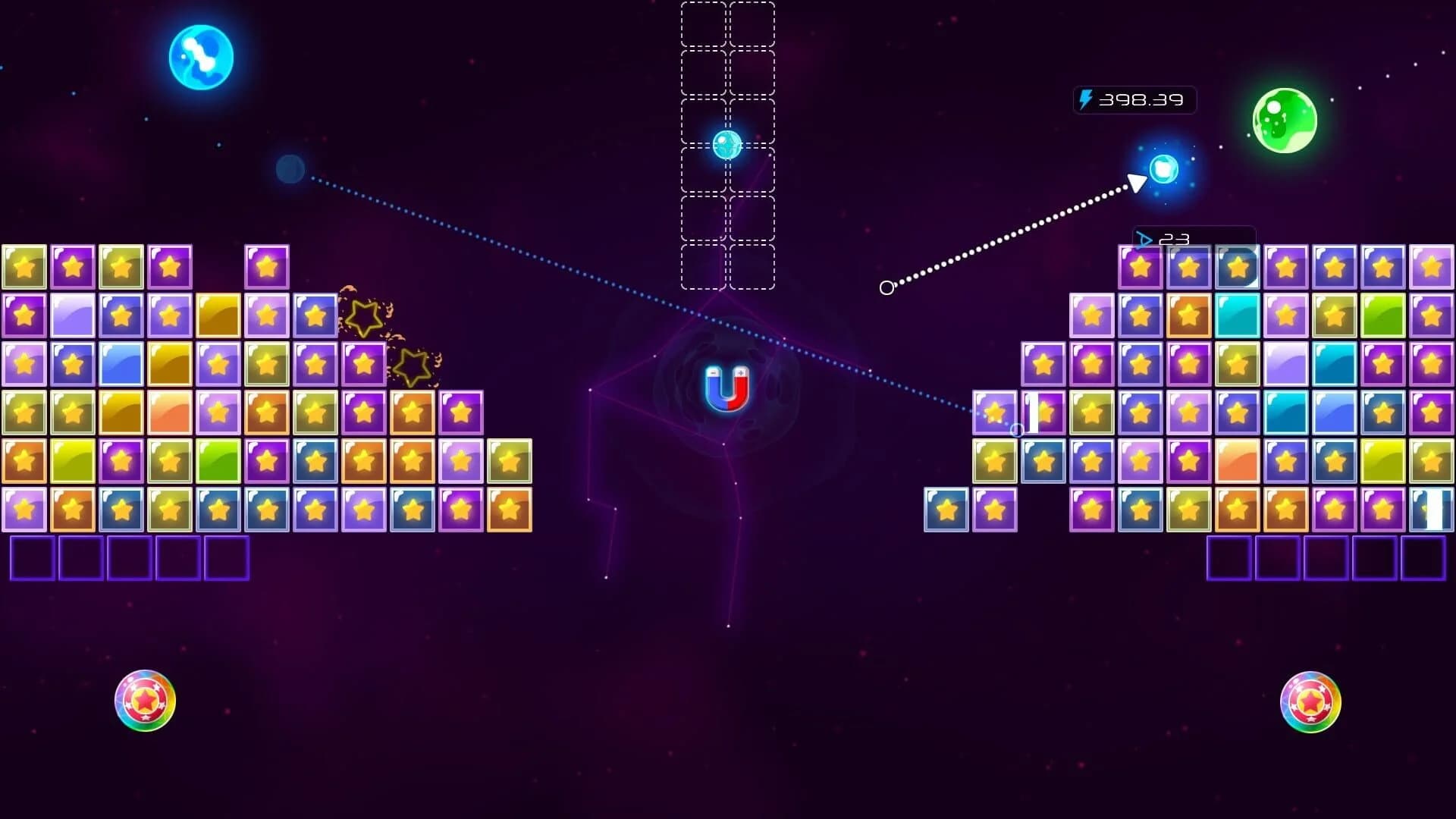1456x819 pixels.
Task: Click the faded dark ball on the dotted trajectory
Action: (290, 170)
